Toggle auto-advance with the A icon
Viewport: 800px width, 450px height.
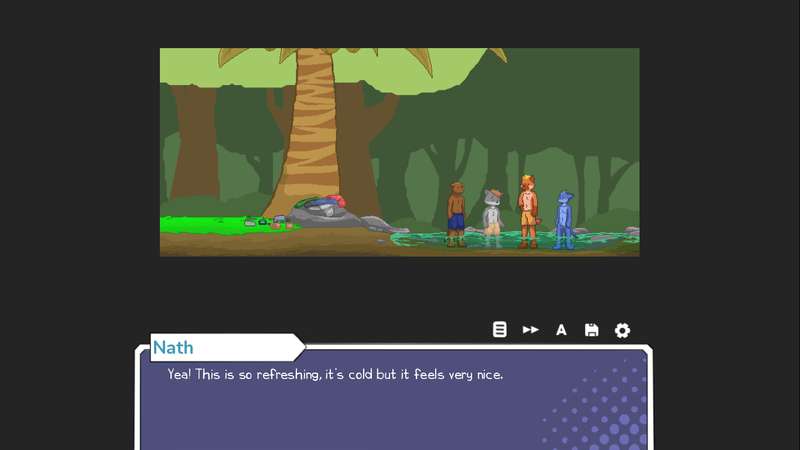561,330
